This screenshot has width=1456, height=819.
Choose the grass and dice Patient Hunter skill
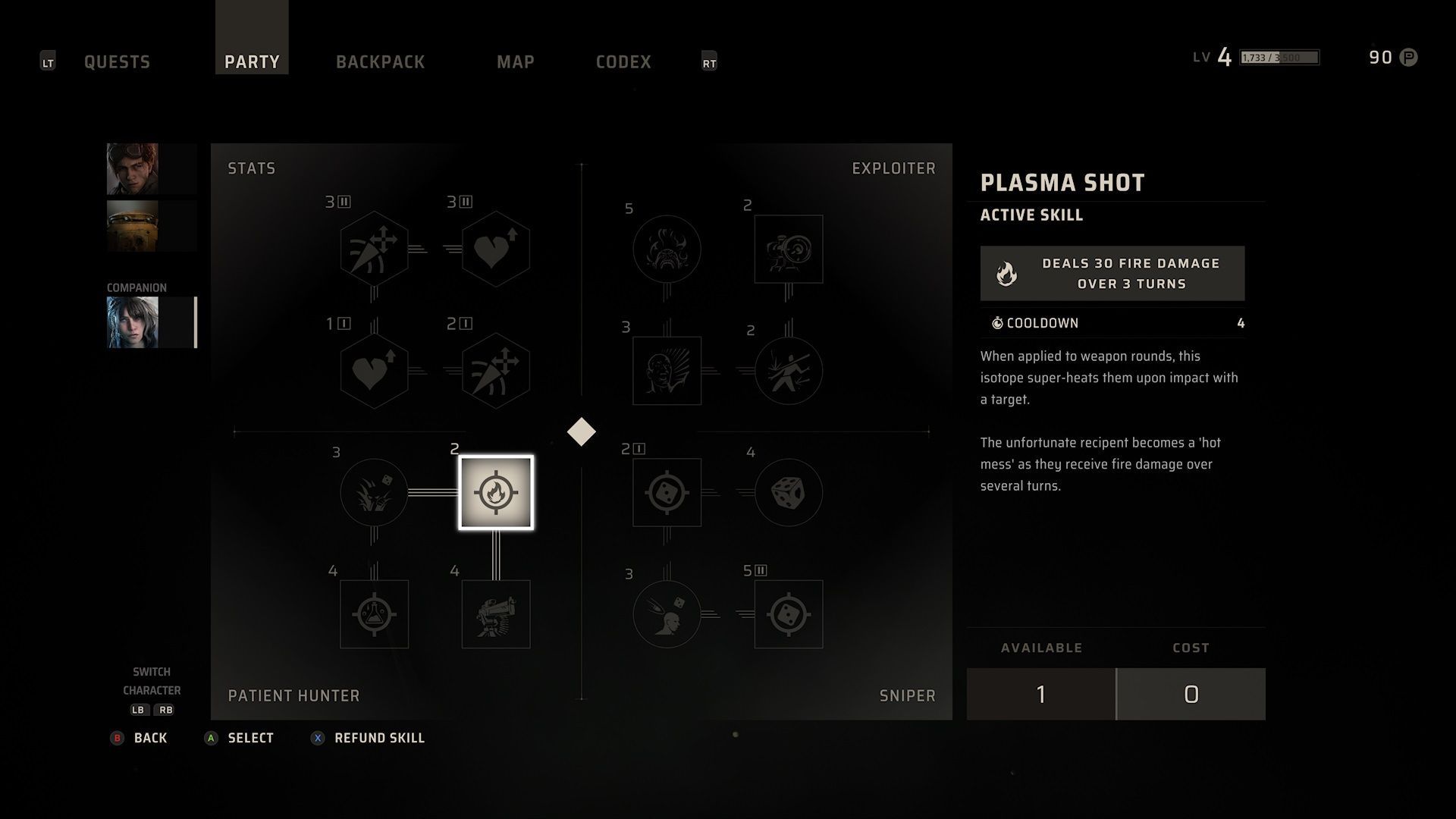click(374, 492)
